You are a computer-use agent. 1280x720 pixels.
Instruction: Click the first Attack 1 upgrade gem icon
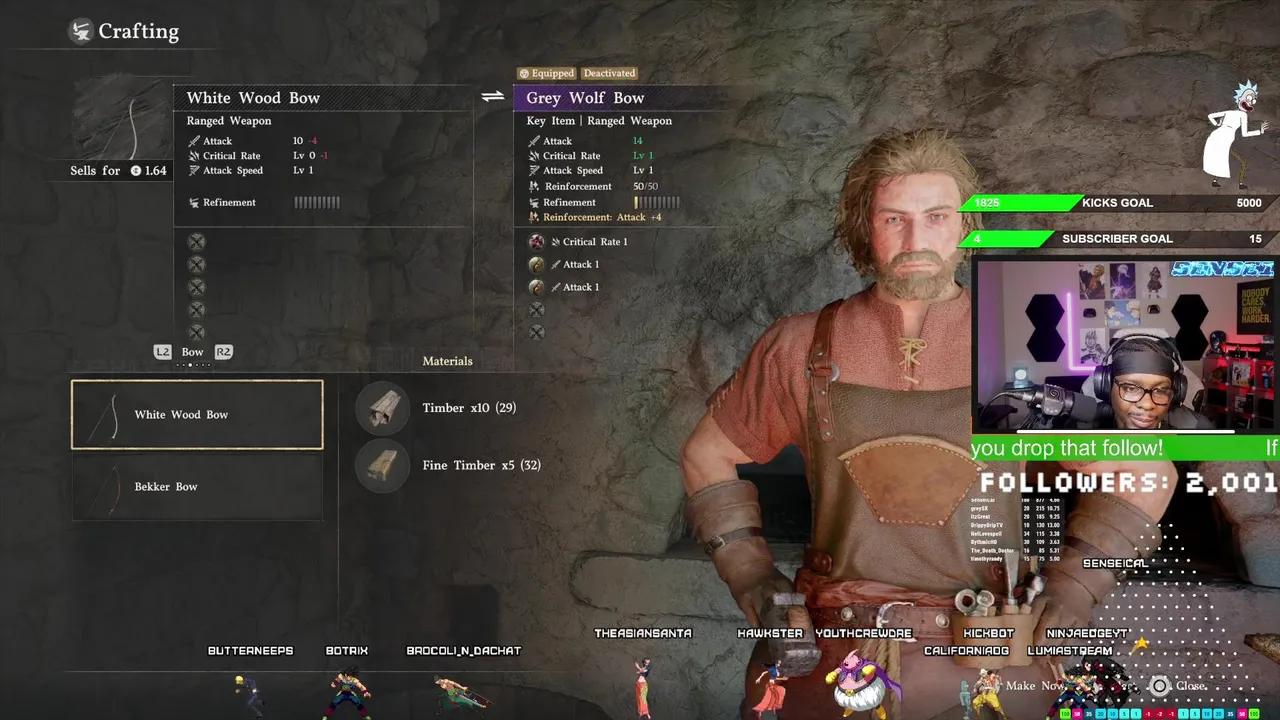pyautogui.click(x=536, y=264)
